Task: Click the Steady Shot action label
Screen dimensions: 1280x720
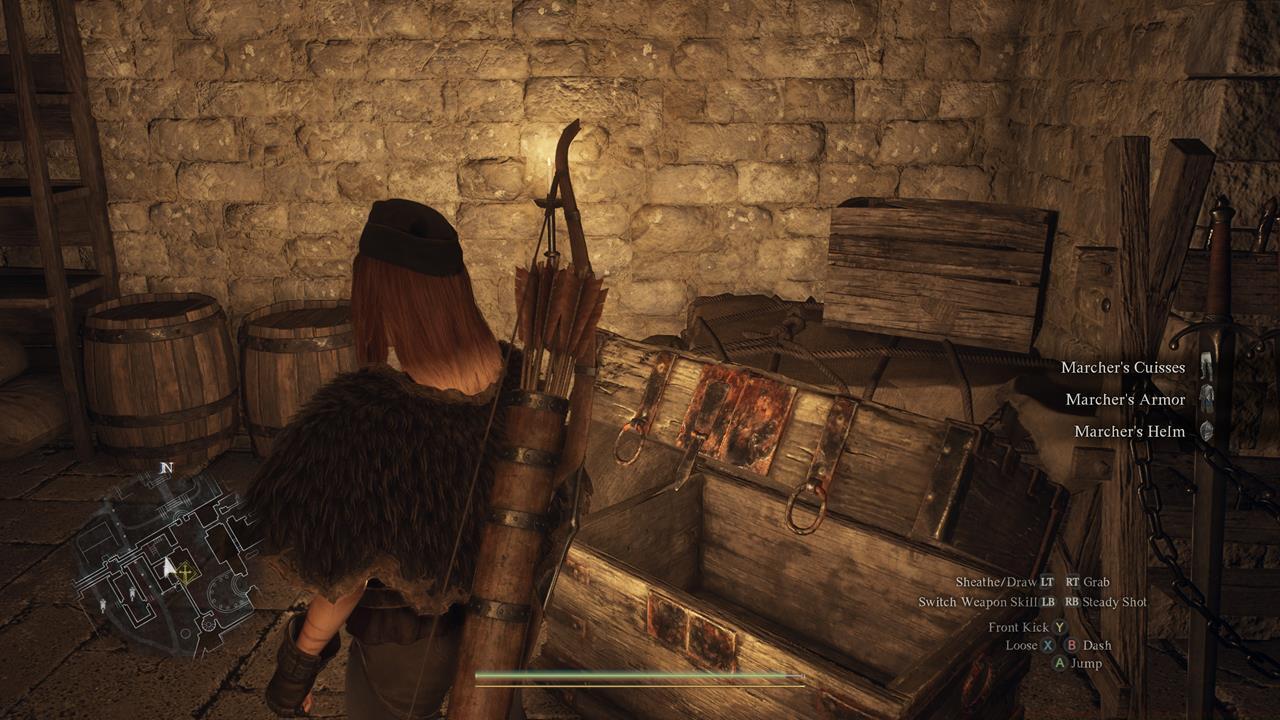Action: coord(1114,601)
